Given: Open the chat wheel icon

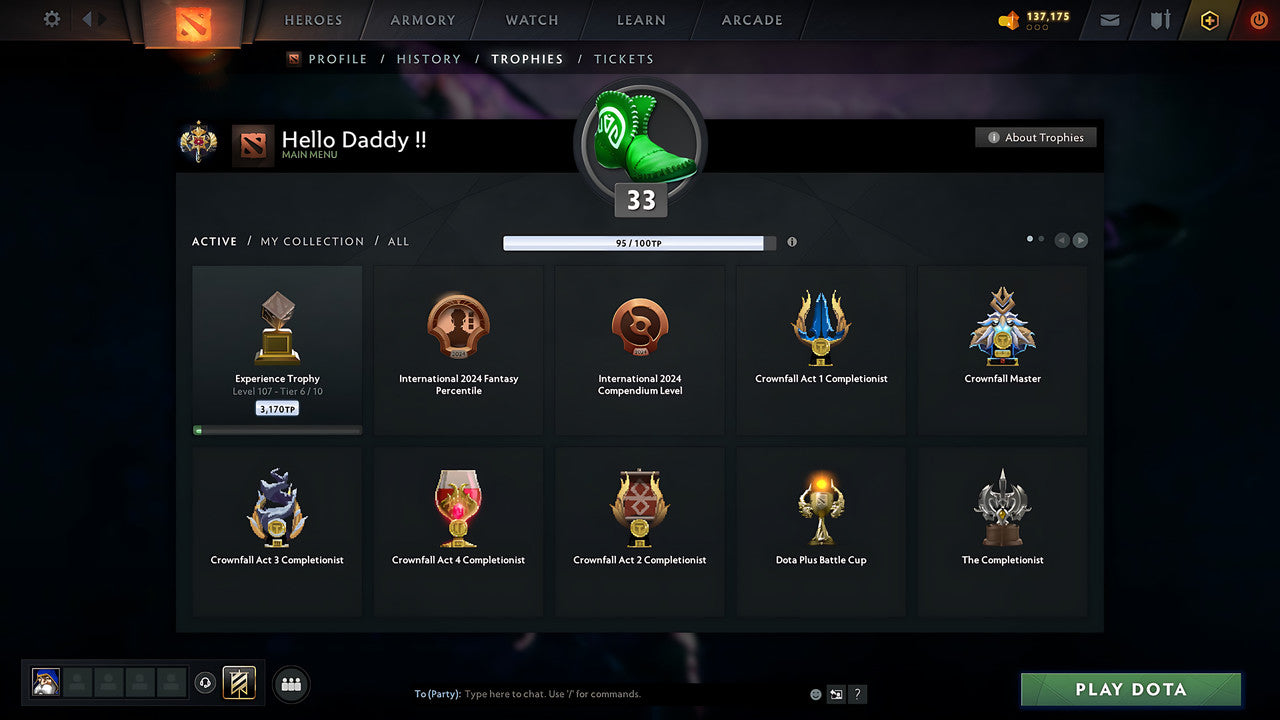Looking at the screenshot, I should [836, 693].
